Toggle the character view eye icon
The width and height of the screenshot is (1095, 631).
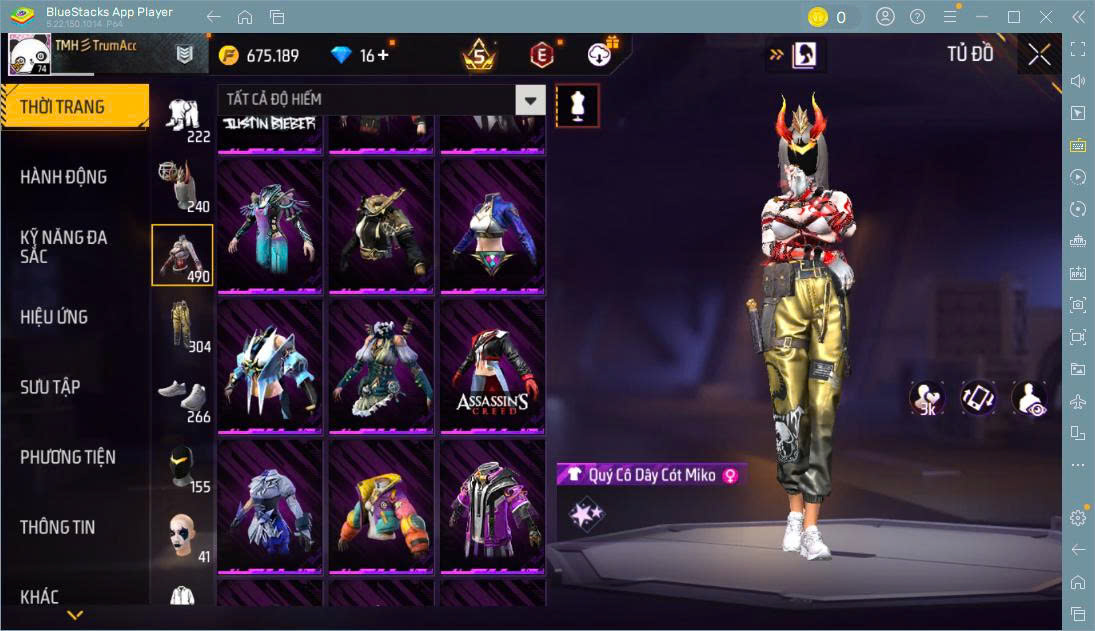click(1029, 398)
